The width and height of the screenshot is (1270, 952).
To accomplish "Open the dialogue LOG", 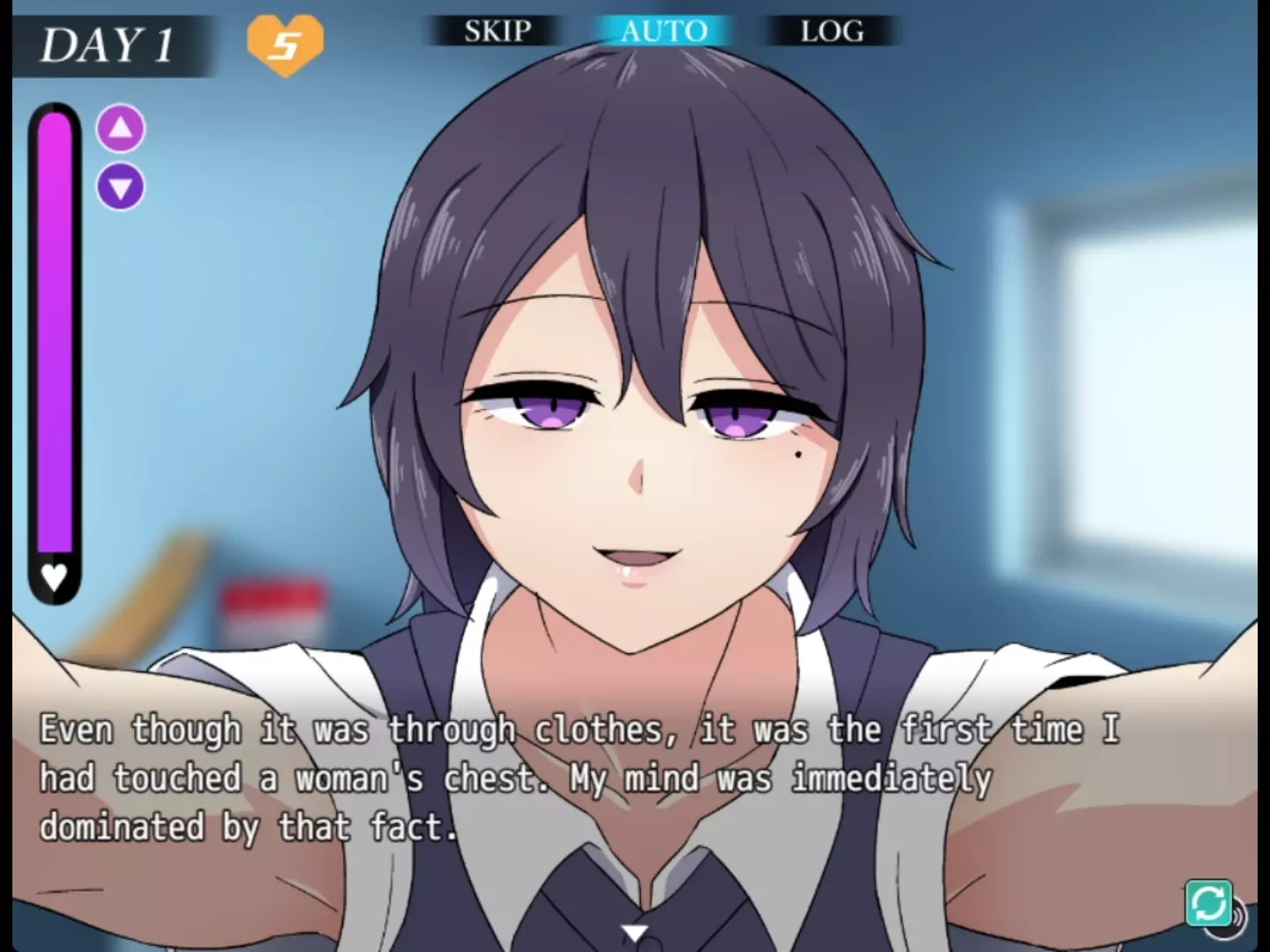I will 832,32.
